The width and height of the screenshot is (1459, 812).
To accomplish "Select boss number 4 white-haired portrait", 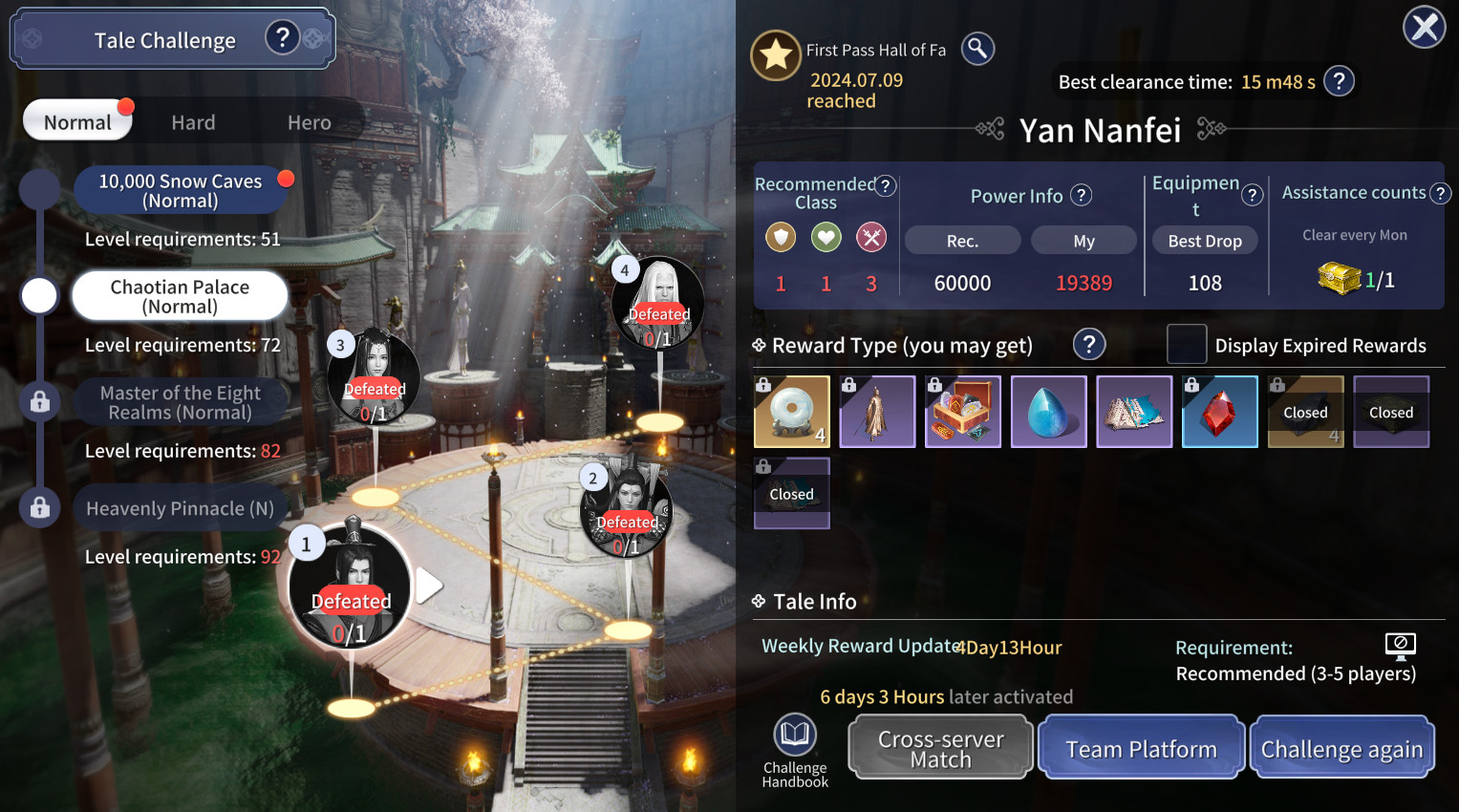I will tap(658, 303).
